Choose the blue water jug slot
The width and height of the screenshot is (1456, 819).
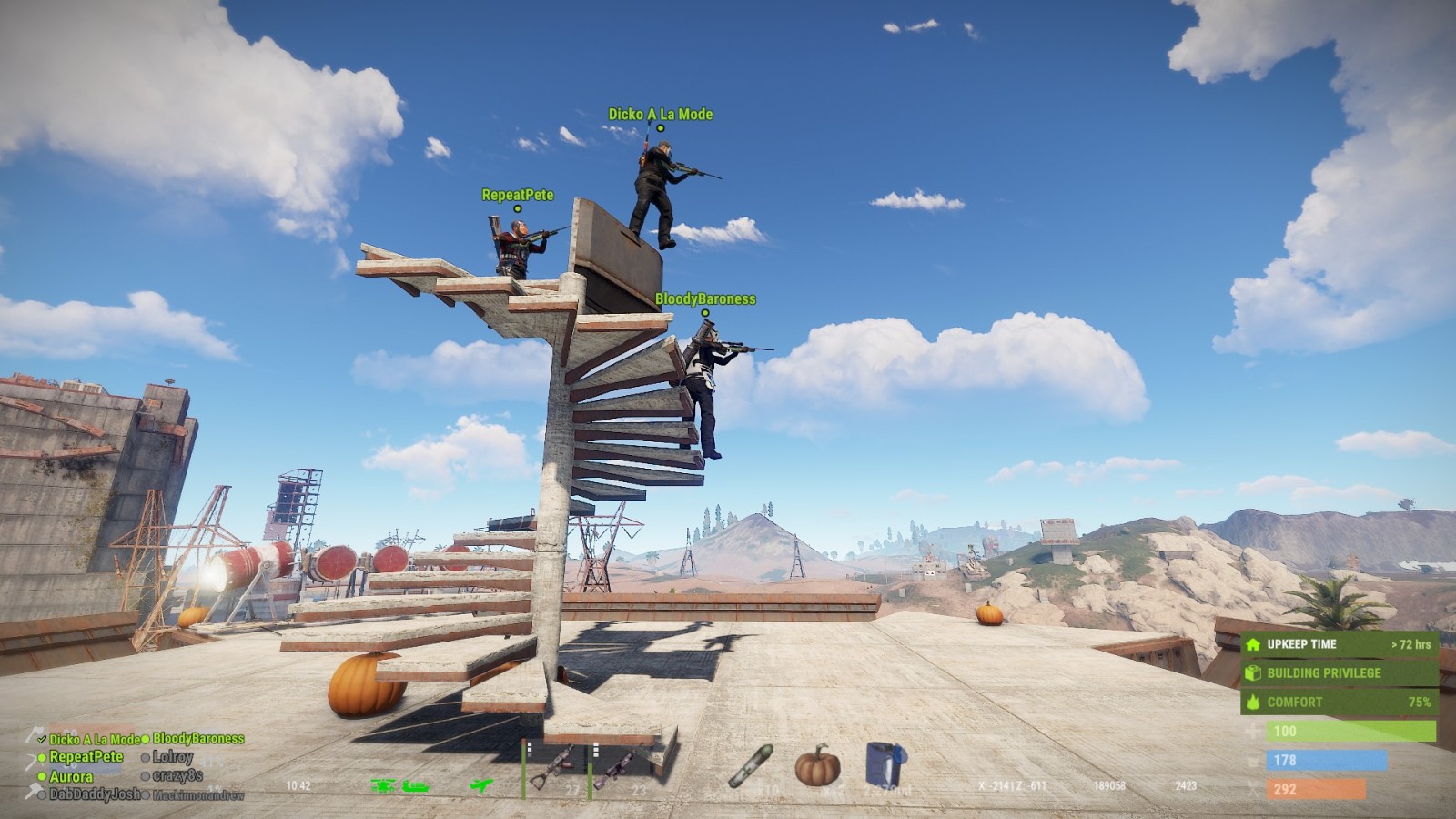(x=884, y=765)
